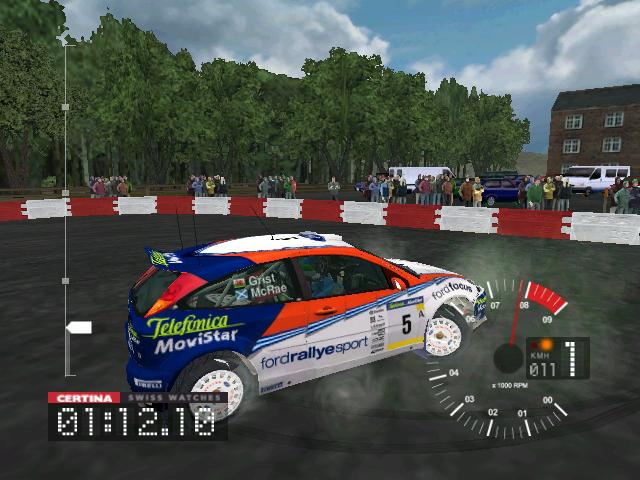Screen dimensions: 640x480
Task: Click the white stage progress arrow marker
Action: point(78,327)
